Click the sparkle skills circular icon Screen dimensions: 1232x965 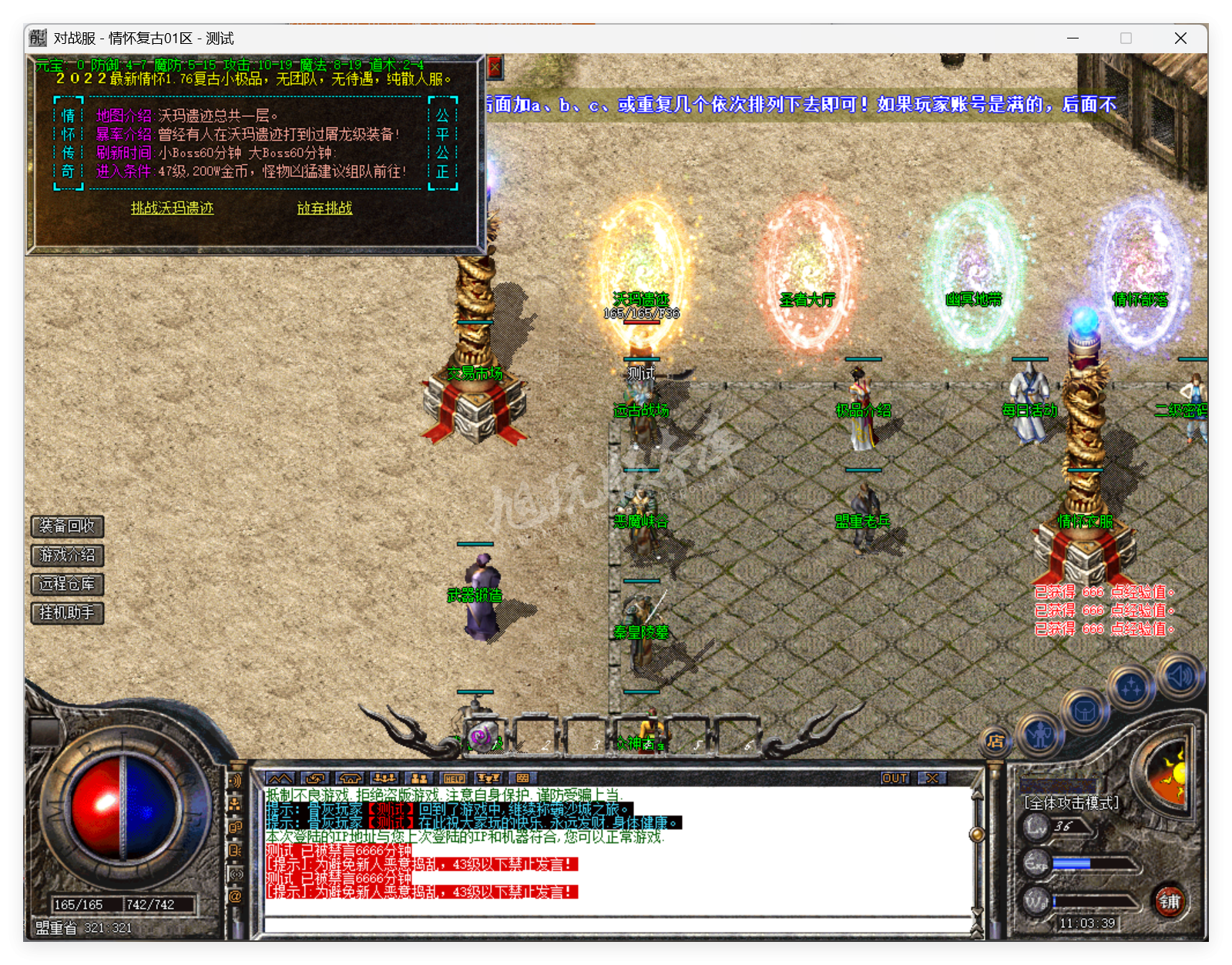point(1132,688)
